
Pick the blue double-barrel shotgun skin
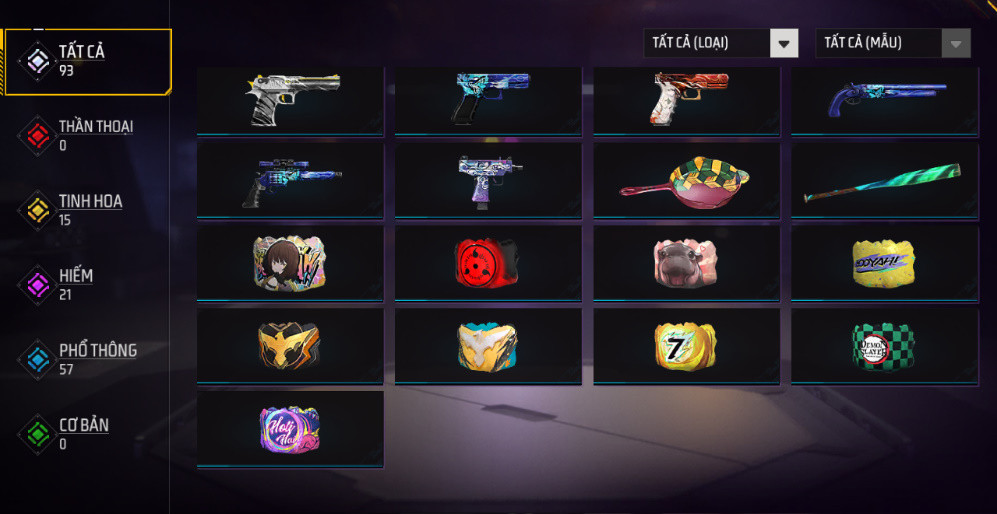pyautogui.click(x=884, y=100)
